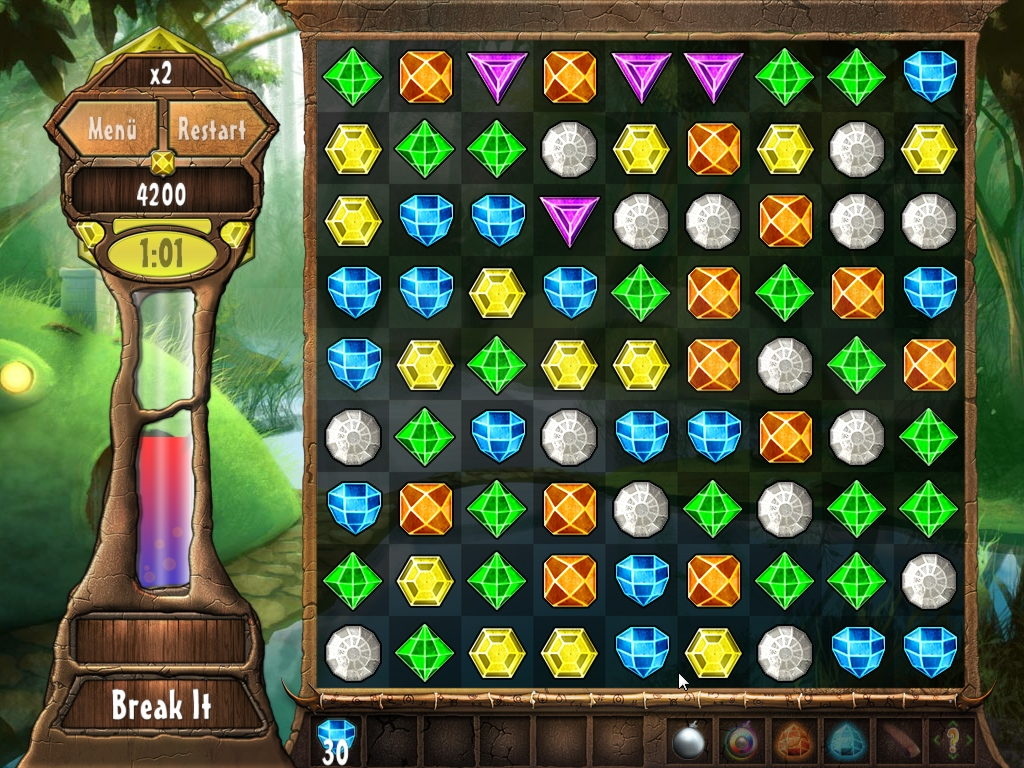Activate the wooden stick power-up

click(898, 742)
